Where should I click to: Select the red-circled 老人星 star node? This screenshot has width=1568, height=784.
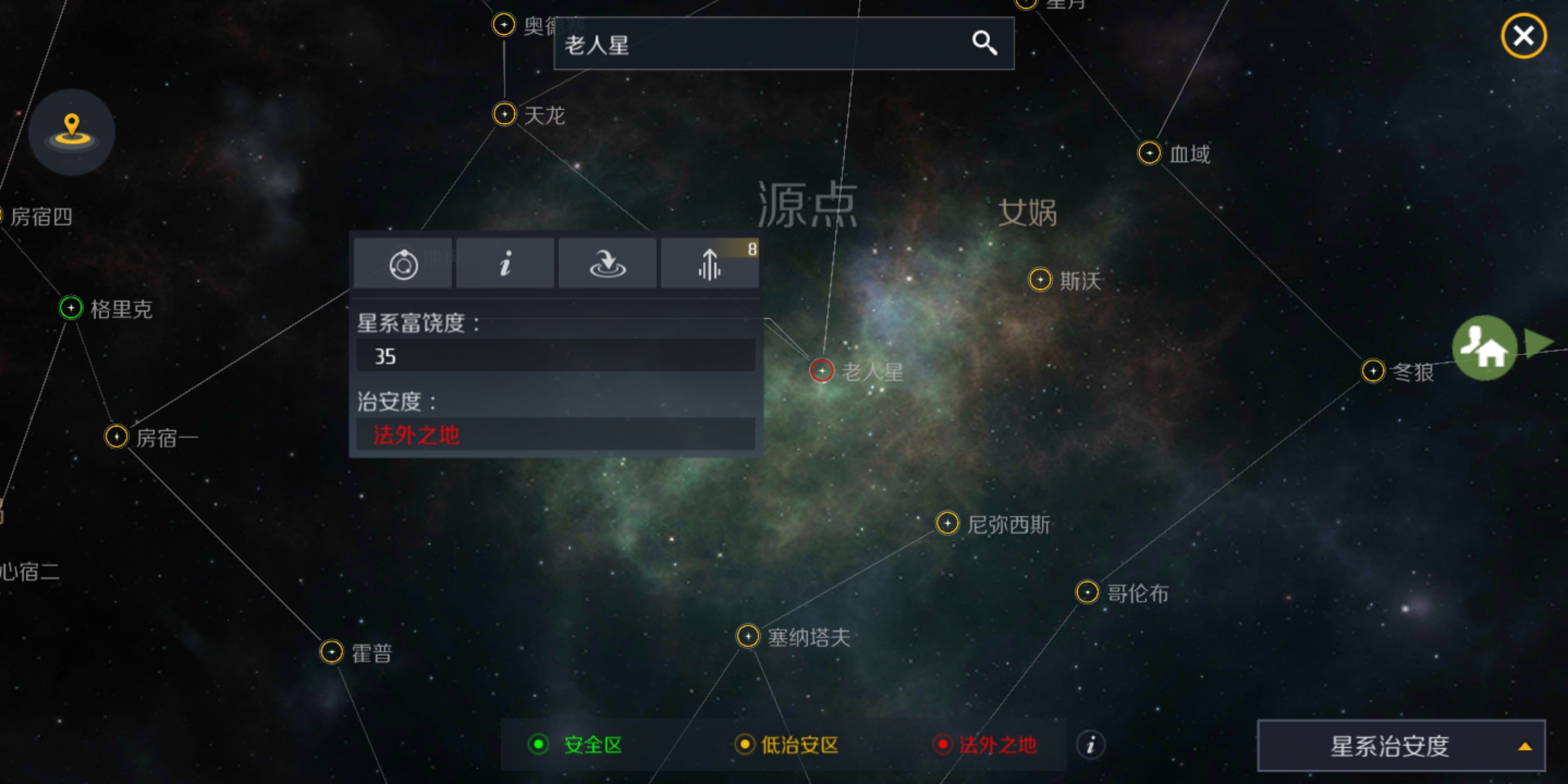point(821,370)
